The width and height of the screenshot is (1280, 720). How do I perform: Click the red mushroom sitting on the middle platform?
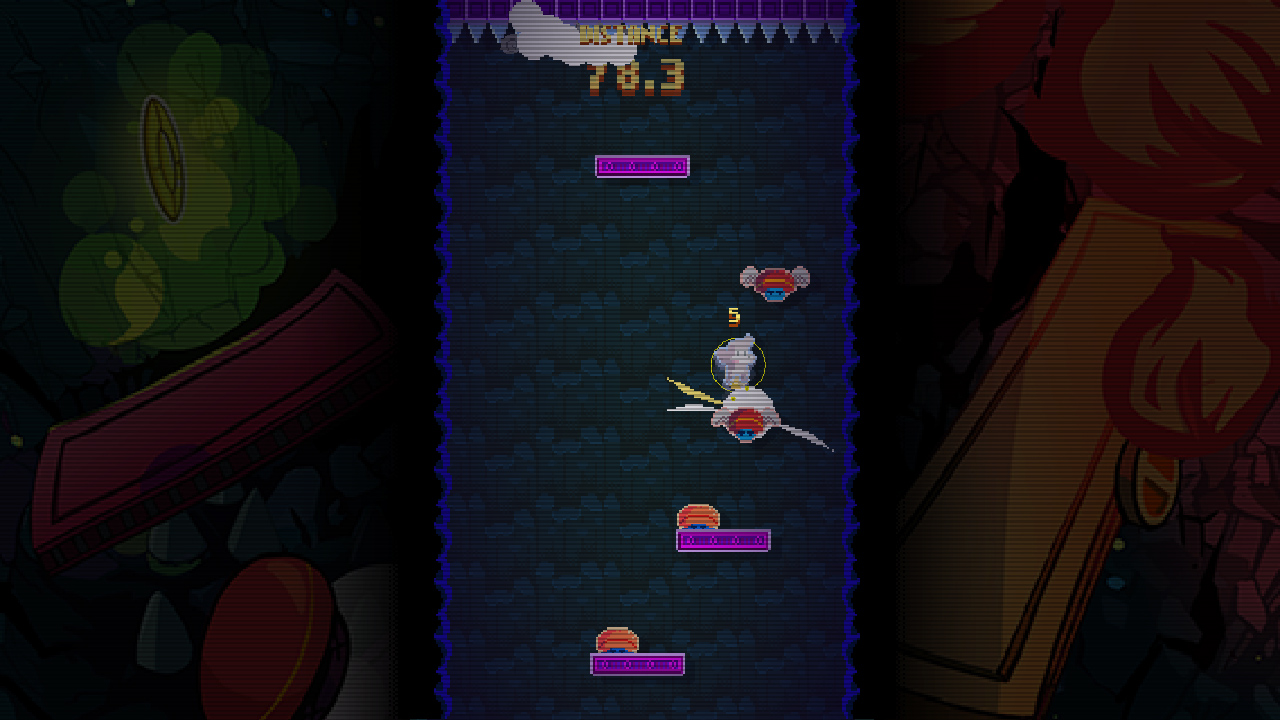[x=699, y=516]
